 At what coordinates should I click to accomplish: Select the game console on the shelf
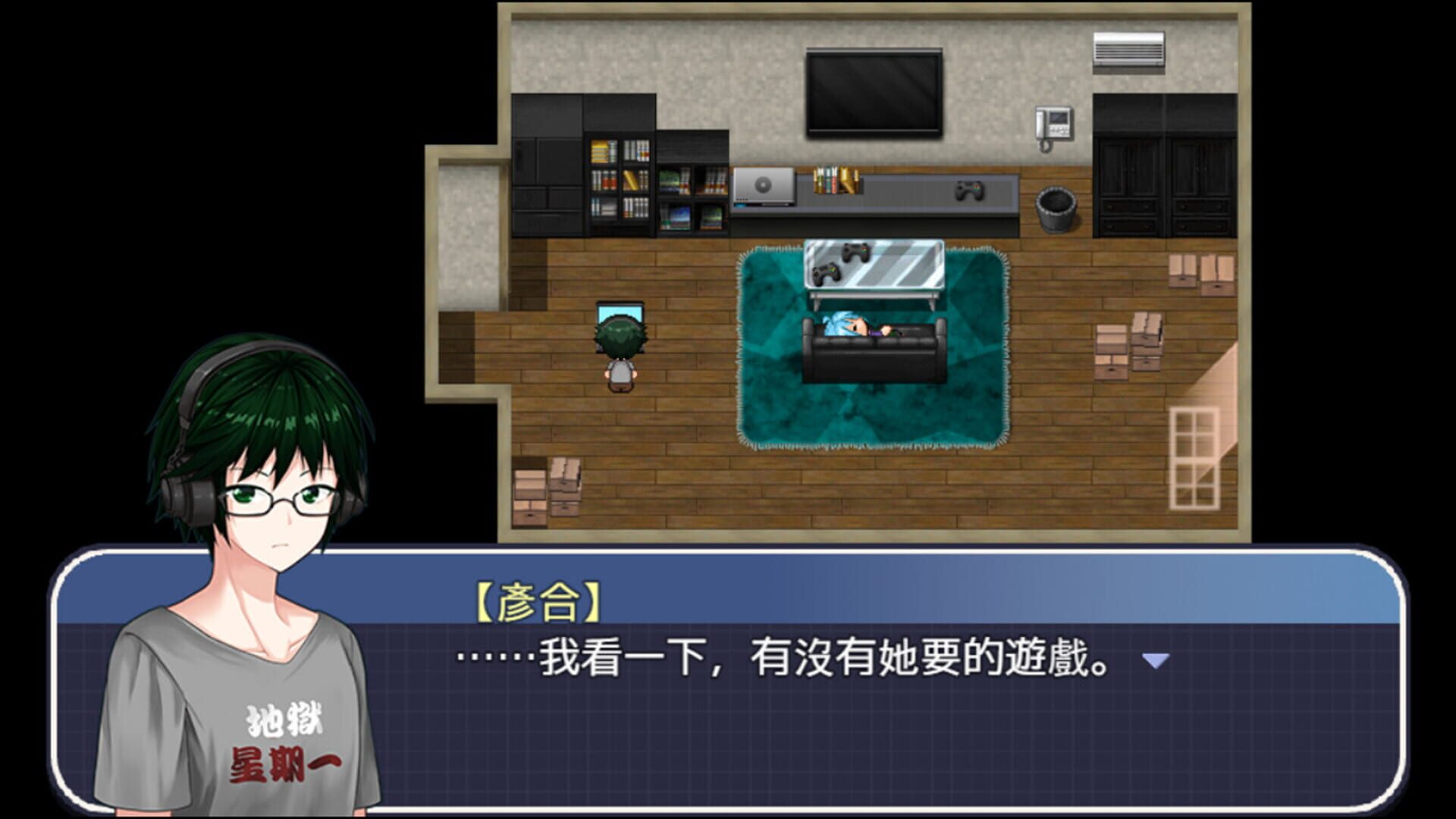click(x=762, y=186)
